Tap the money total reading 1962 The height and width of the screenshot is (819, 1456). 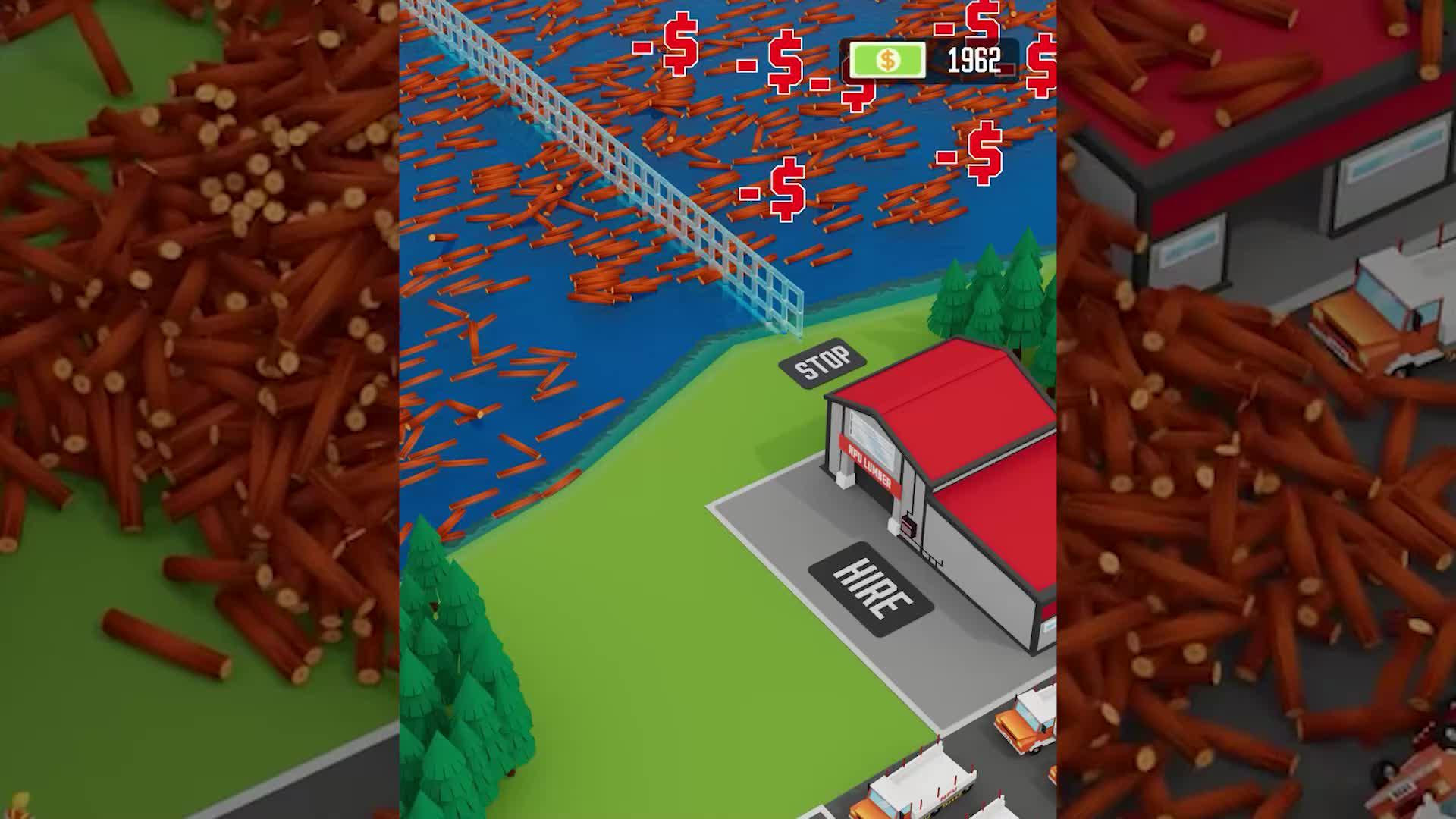pyautogui.click(x=971, y=59)
